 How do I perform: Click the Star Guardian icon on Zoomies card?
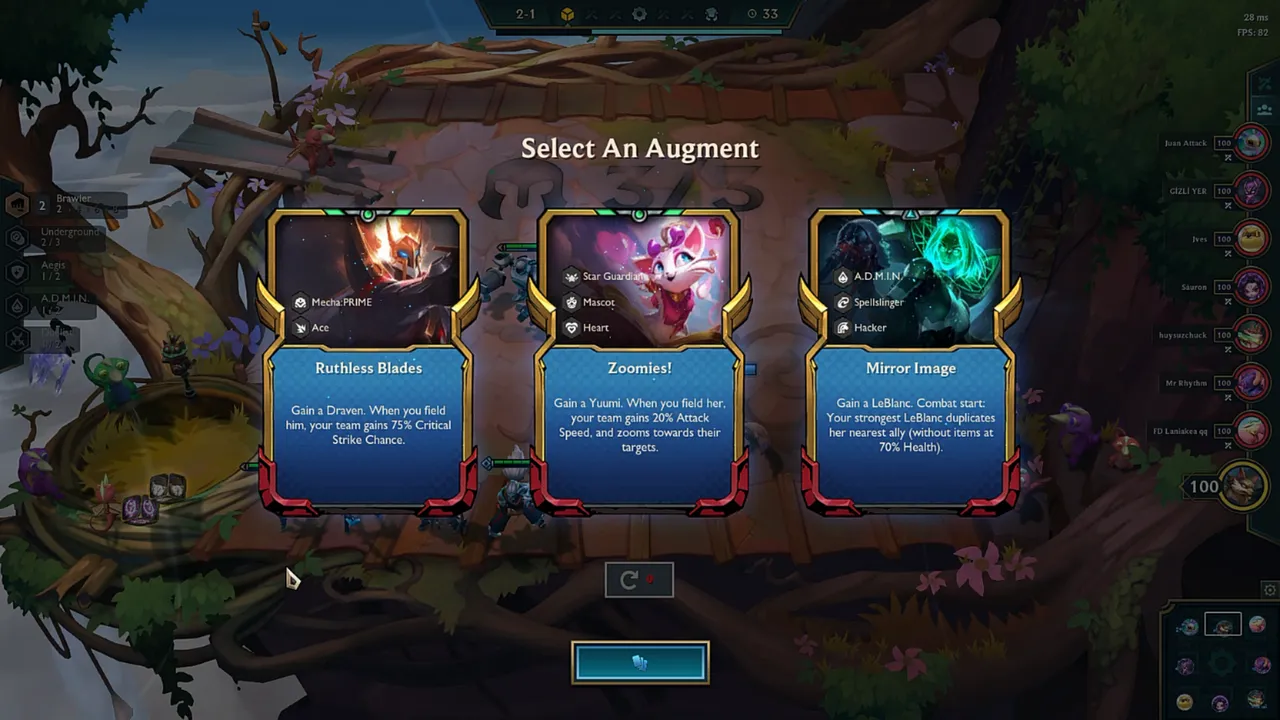coord(570,277)
